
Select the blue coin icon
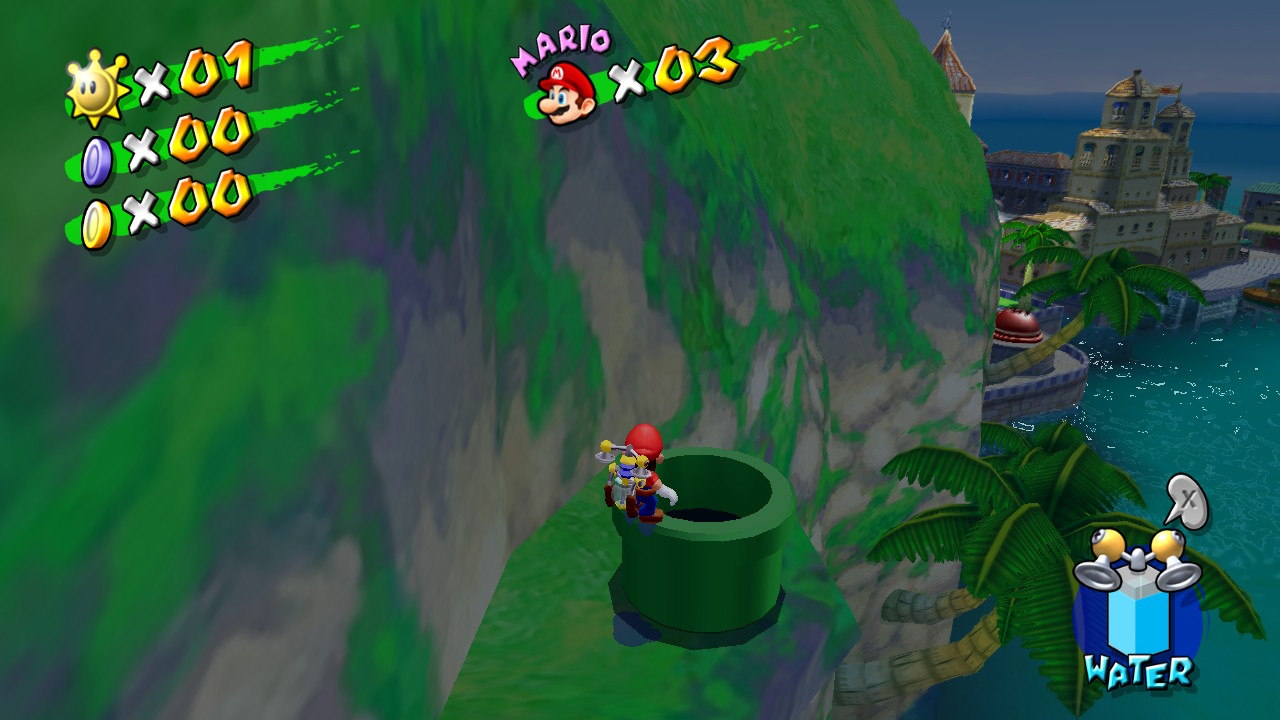pyautogui.click(x=96, y=161)
